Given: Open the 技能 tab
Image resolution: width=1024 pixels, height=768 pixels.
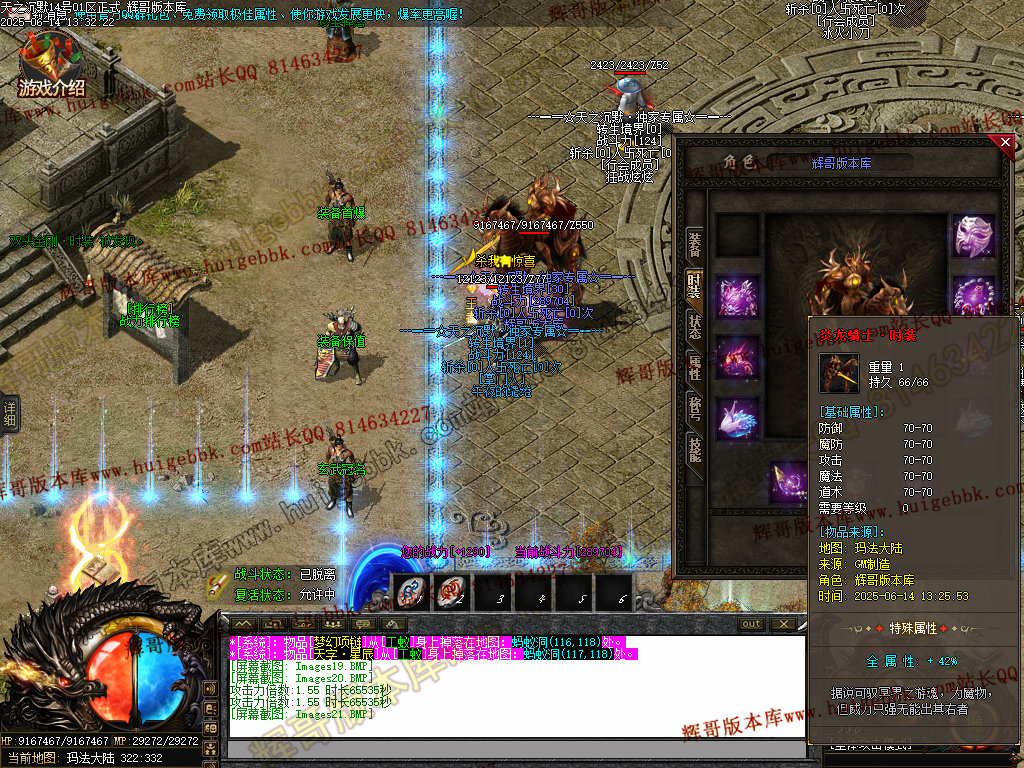Looking at the screenshot, I should [694, 449].
